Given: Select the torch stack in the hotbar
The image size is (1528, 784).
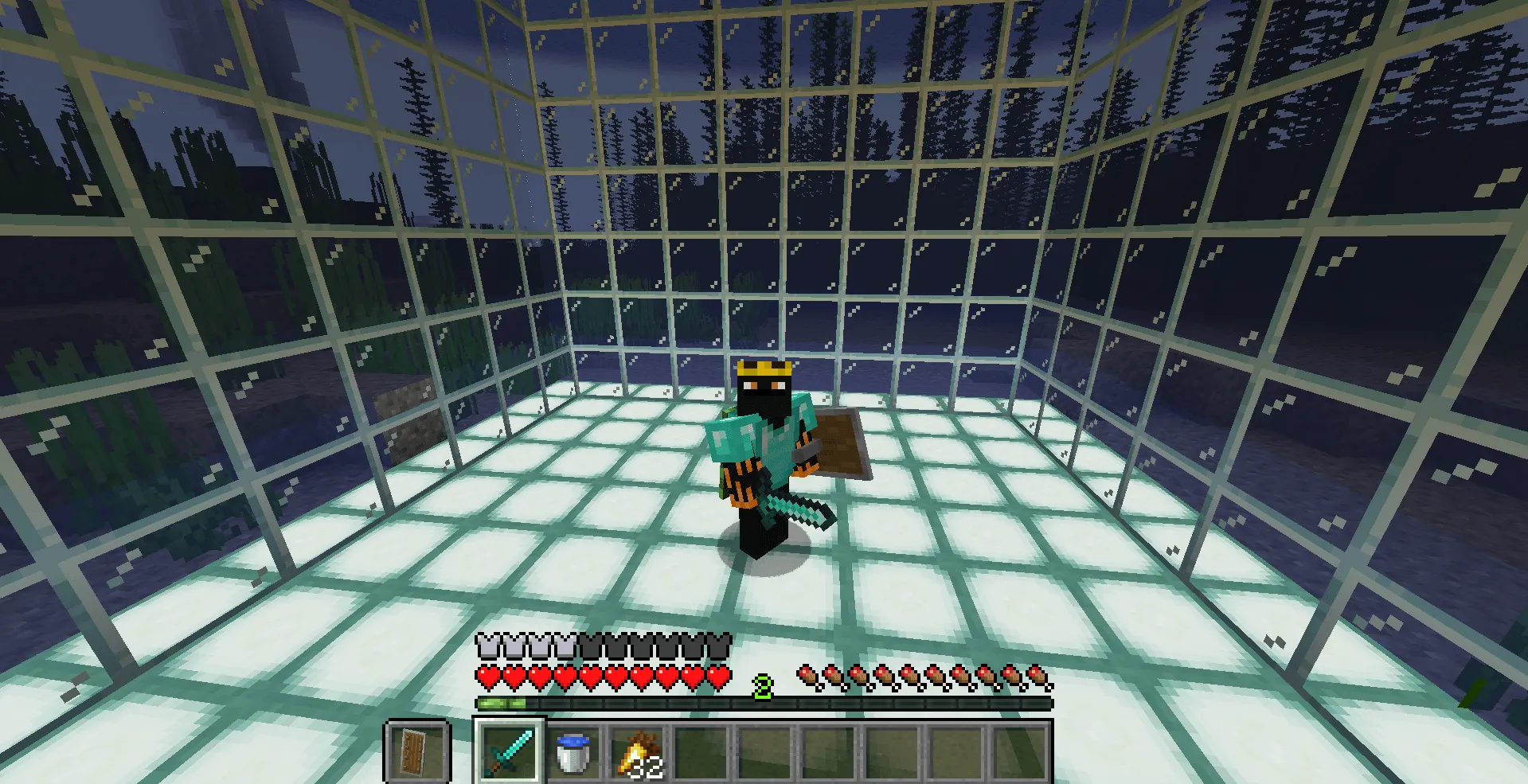Looking at the screenshot, I should point(642,751).
